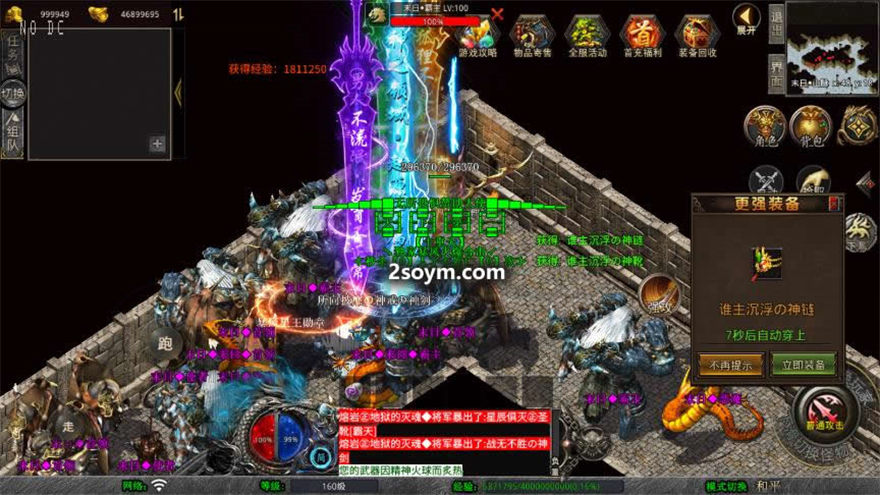Click the plus button in the quest panel
880x495 pixels.
tap(157, 144)
